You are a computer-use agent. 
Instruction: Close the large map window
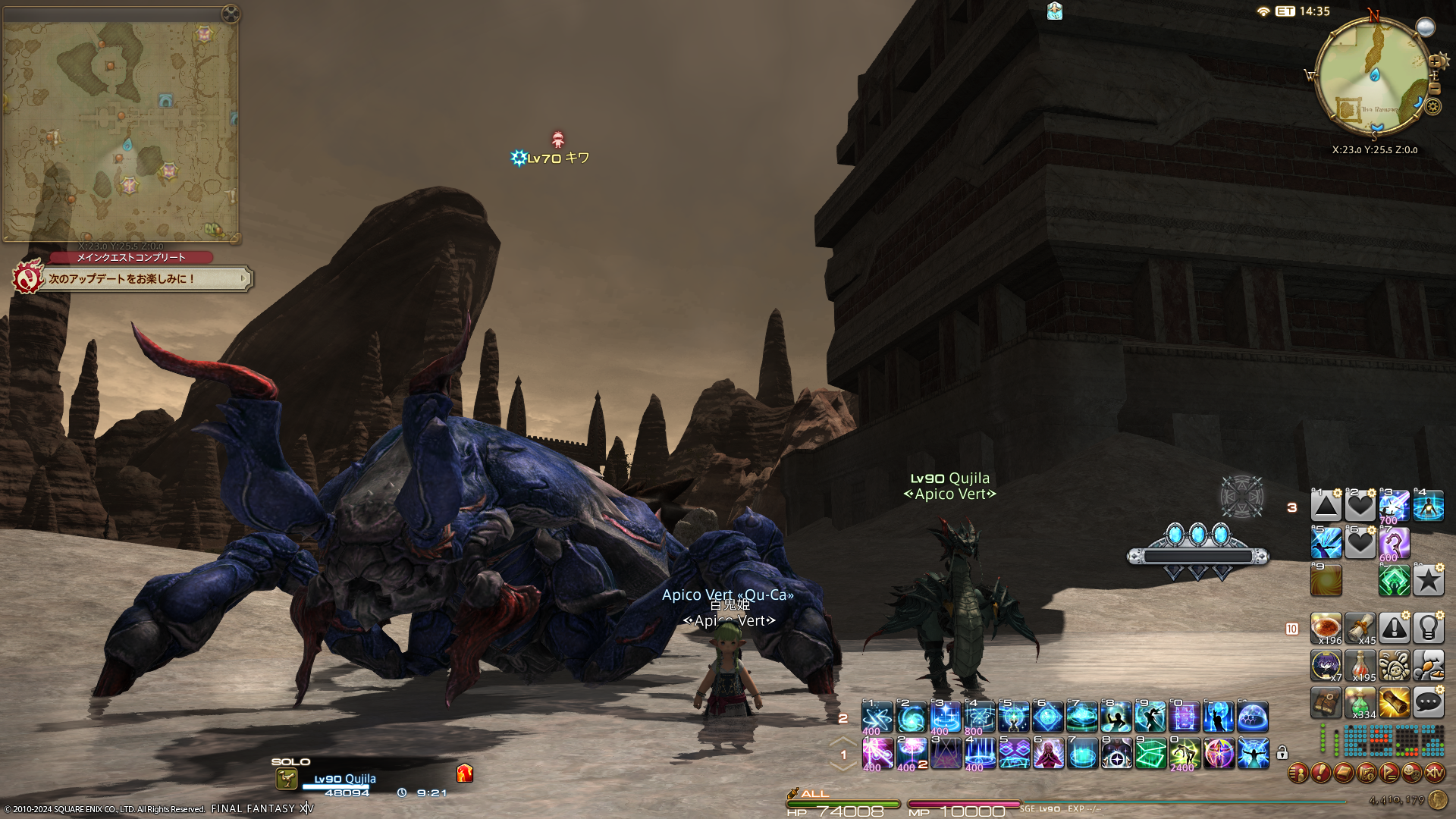[230, 13]
